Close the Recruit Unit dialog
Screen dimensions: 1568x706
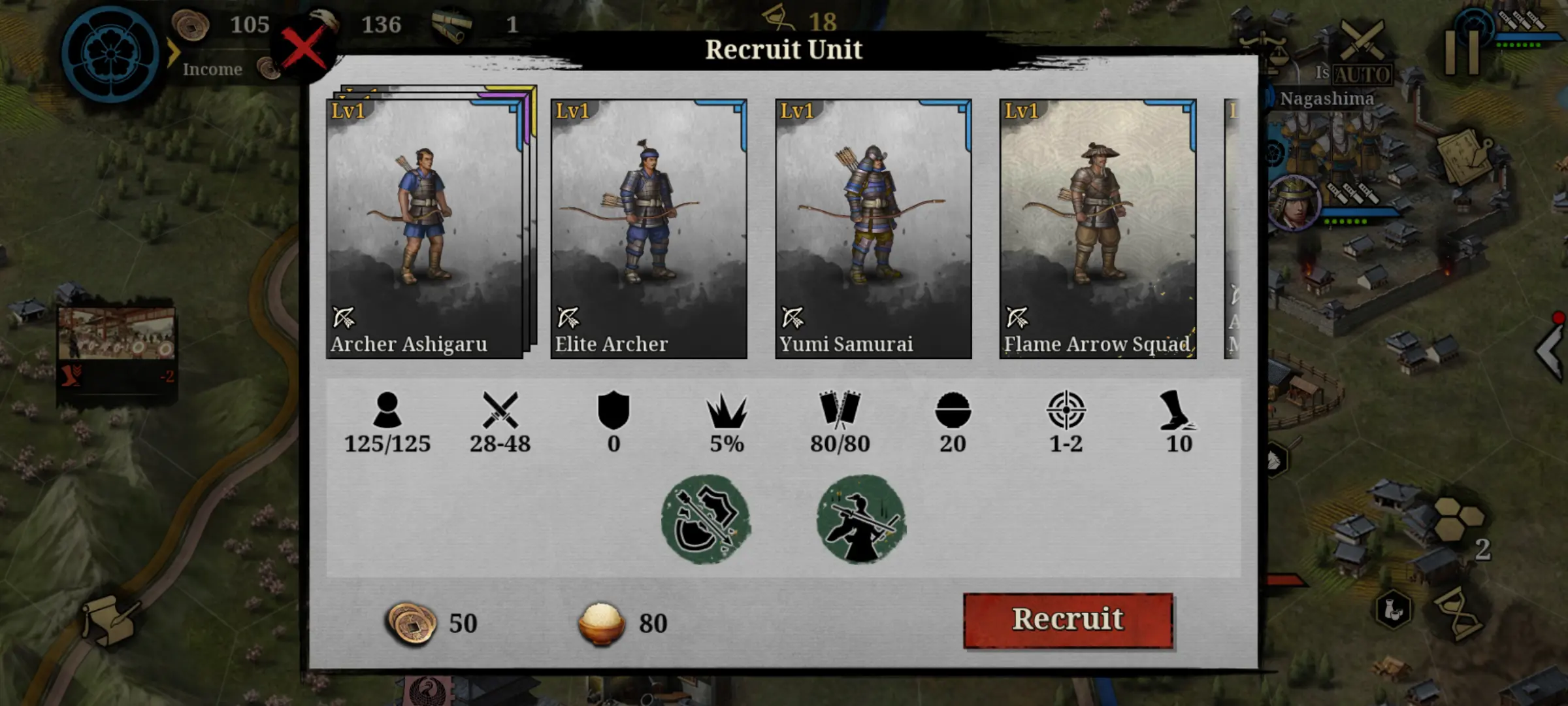tap(303, 50)
